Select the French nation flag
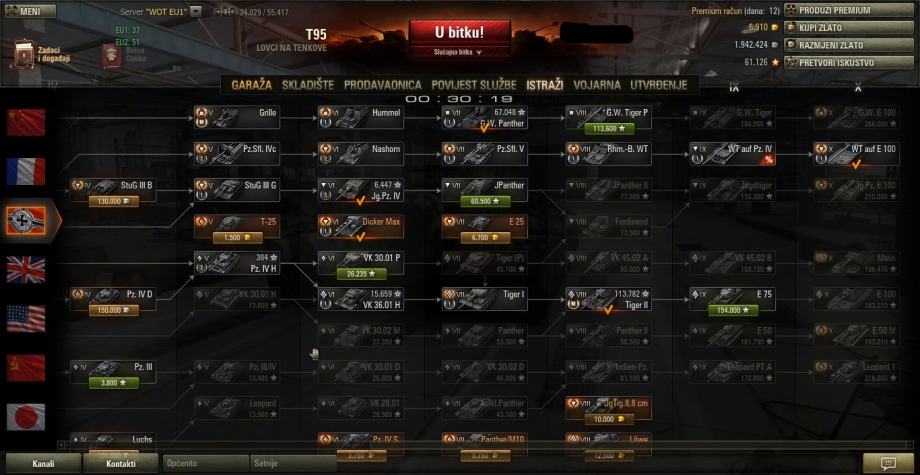The height and width of the screenshot is (475, 920). pyautogui.click(x=26, y=171)
